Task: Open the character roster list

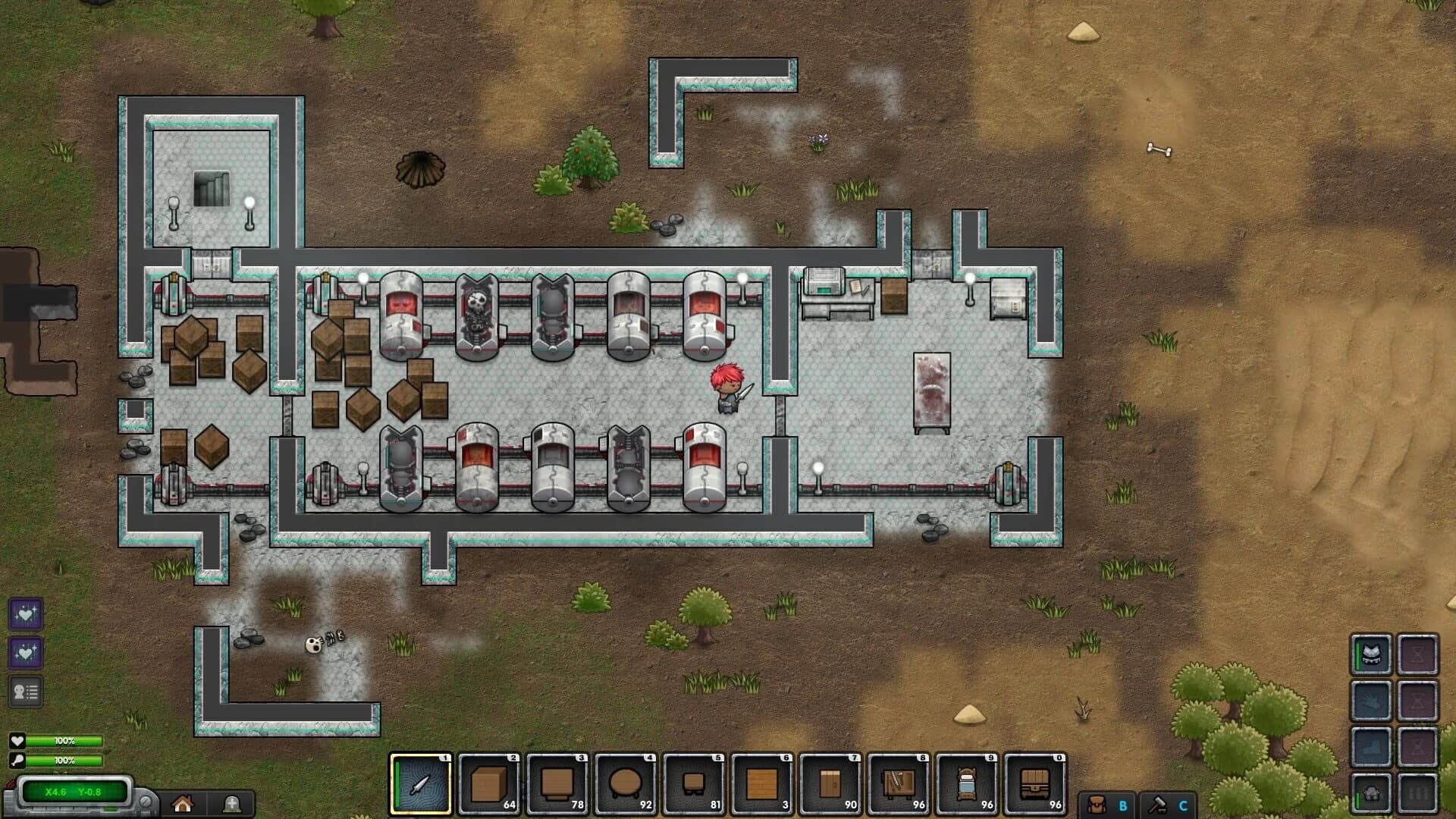Action: [25, 691]
